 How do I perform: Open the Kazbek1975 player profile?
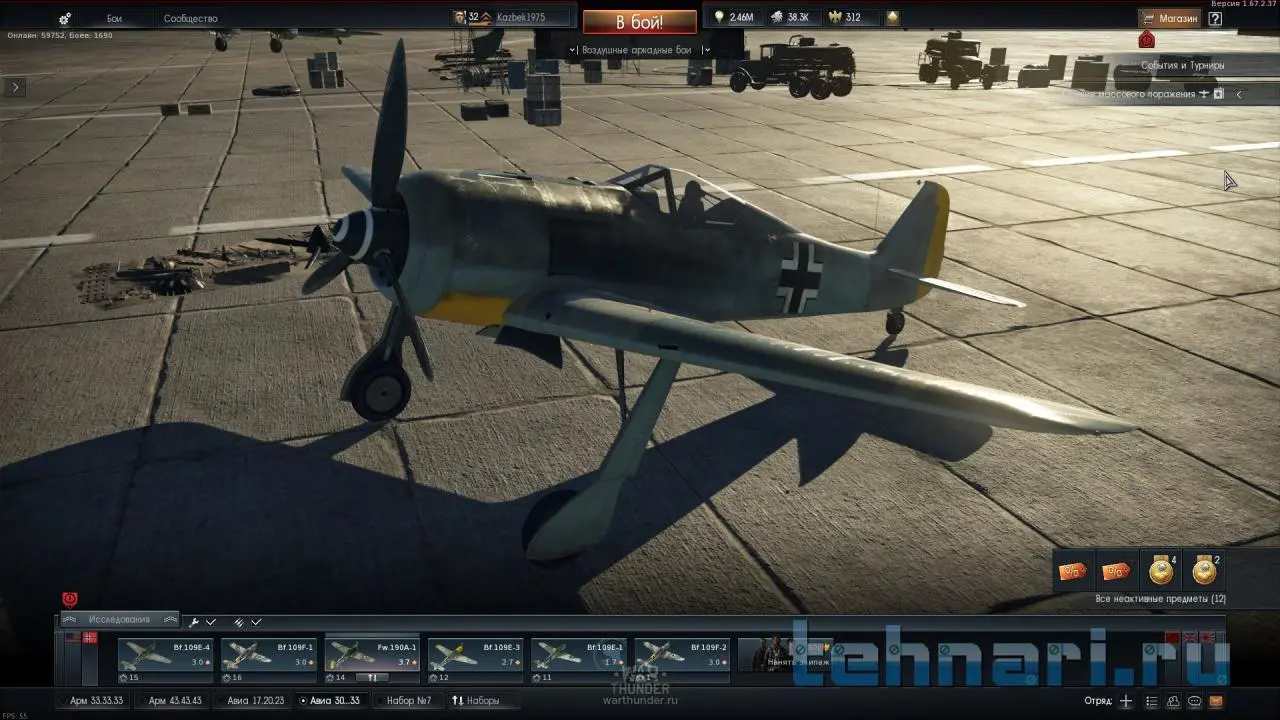click(512, 18)
